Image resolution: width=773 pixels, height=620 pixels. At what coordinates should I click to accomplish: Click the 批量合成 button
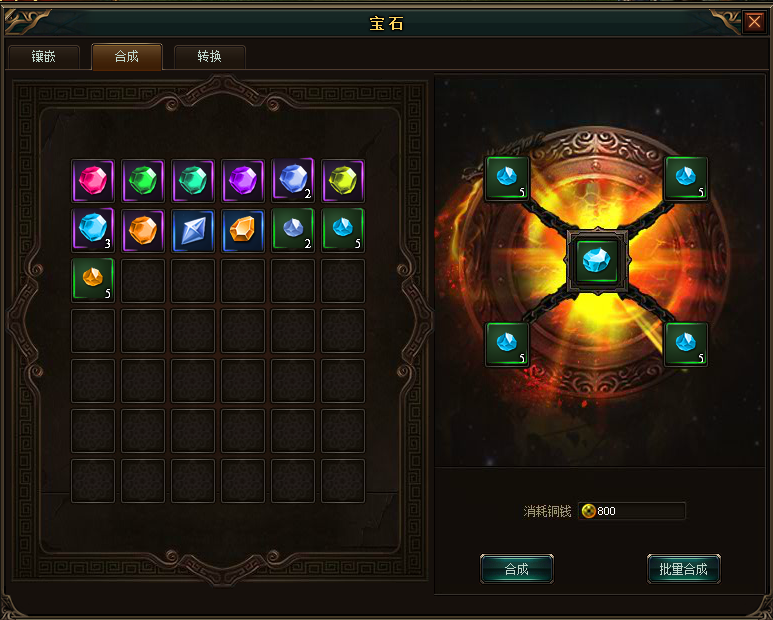pyautogui.click(x=683, y=568)
